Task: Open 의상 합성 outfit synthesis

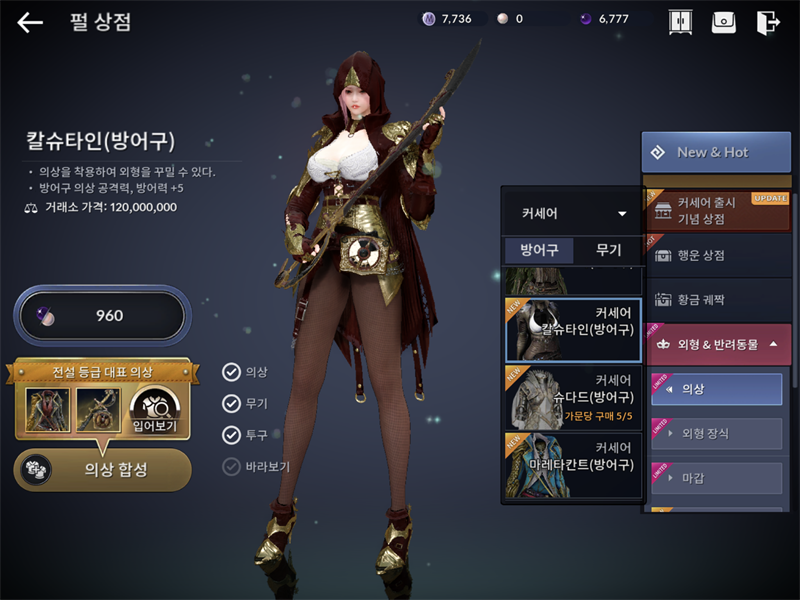Action: [103, 469]
